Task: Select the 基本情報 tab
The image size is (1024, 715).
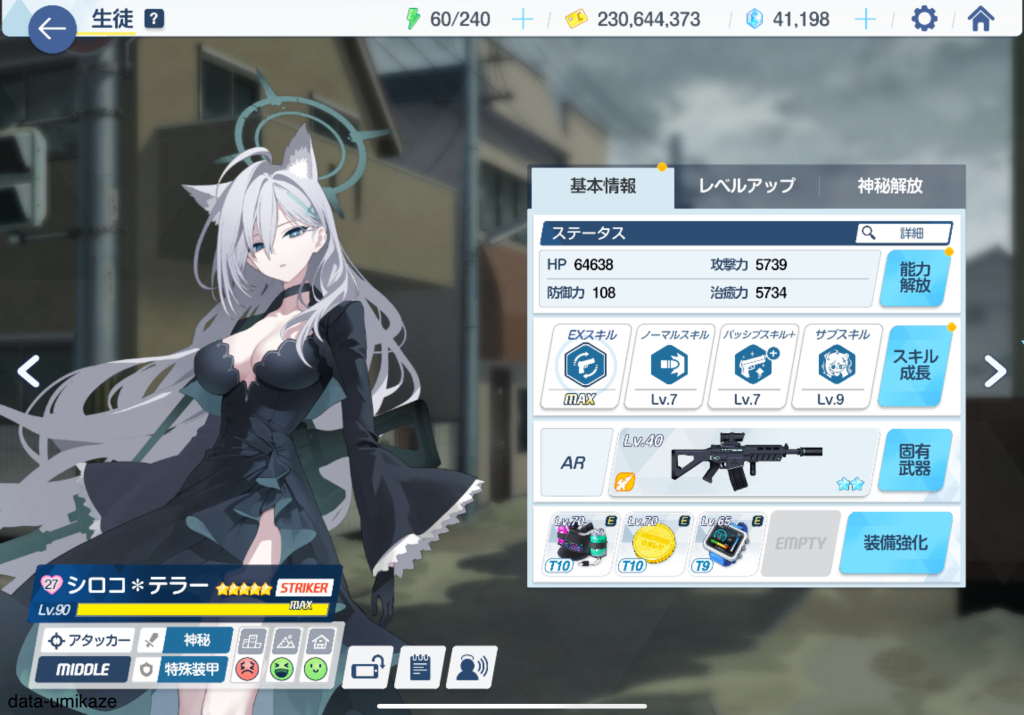Action: tap(602, 186)
